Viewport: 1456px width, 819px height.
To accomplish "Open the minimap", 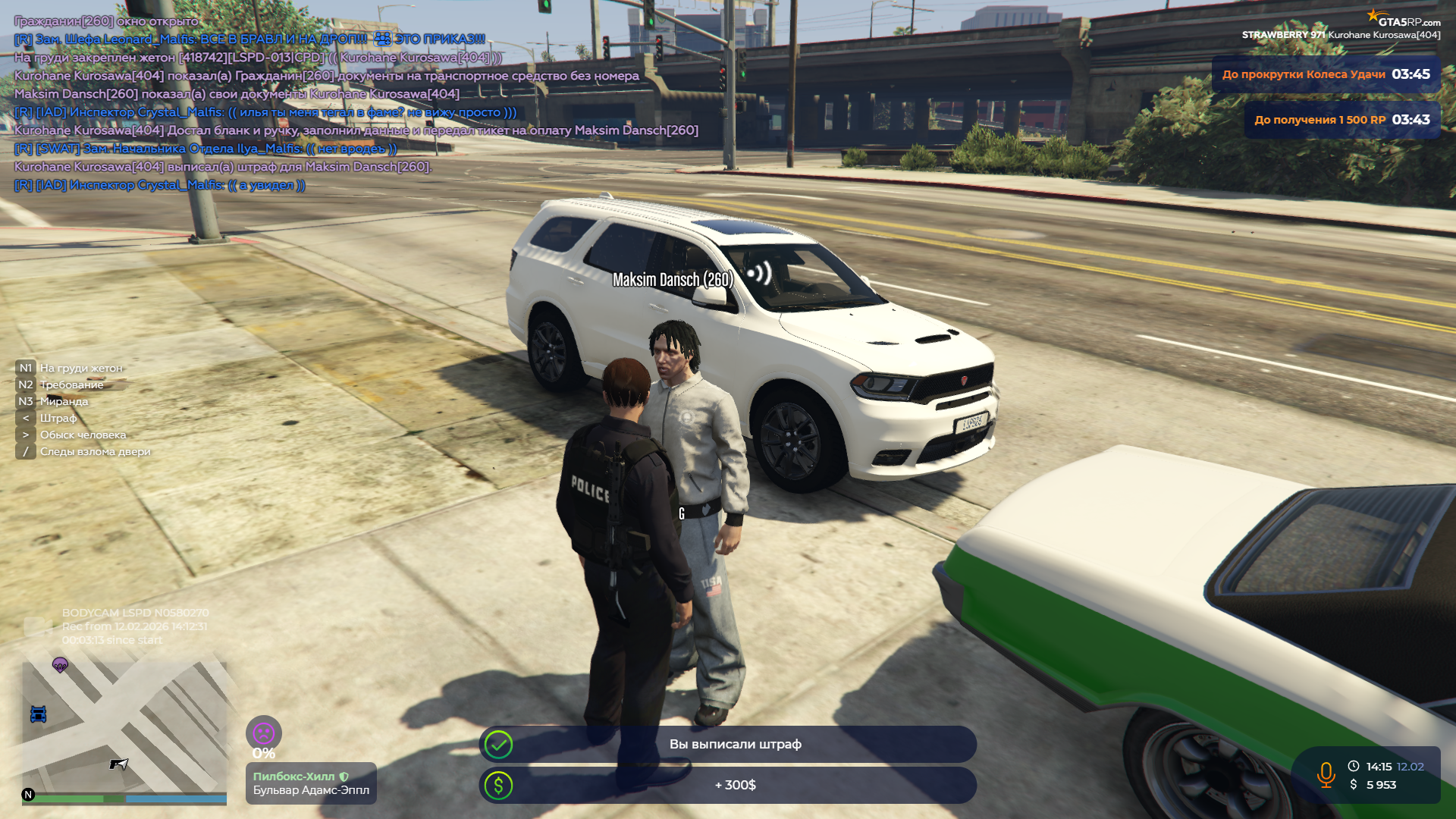I will coord(124,730).
